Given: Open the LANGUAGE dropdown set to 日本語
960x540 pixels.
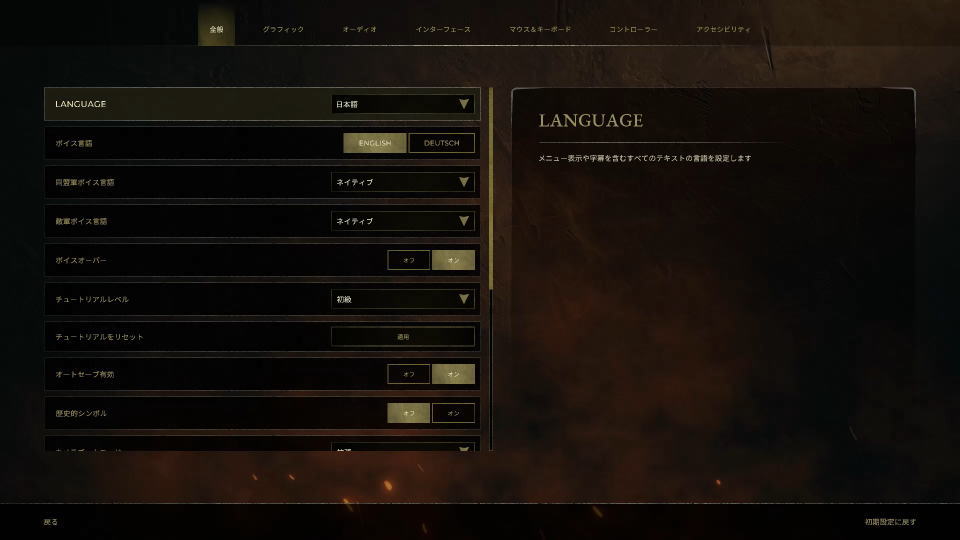Looking at the screenshot, I should pos(402,104).
